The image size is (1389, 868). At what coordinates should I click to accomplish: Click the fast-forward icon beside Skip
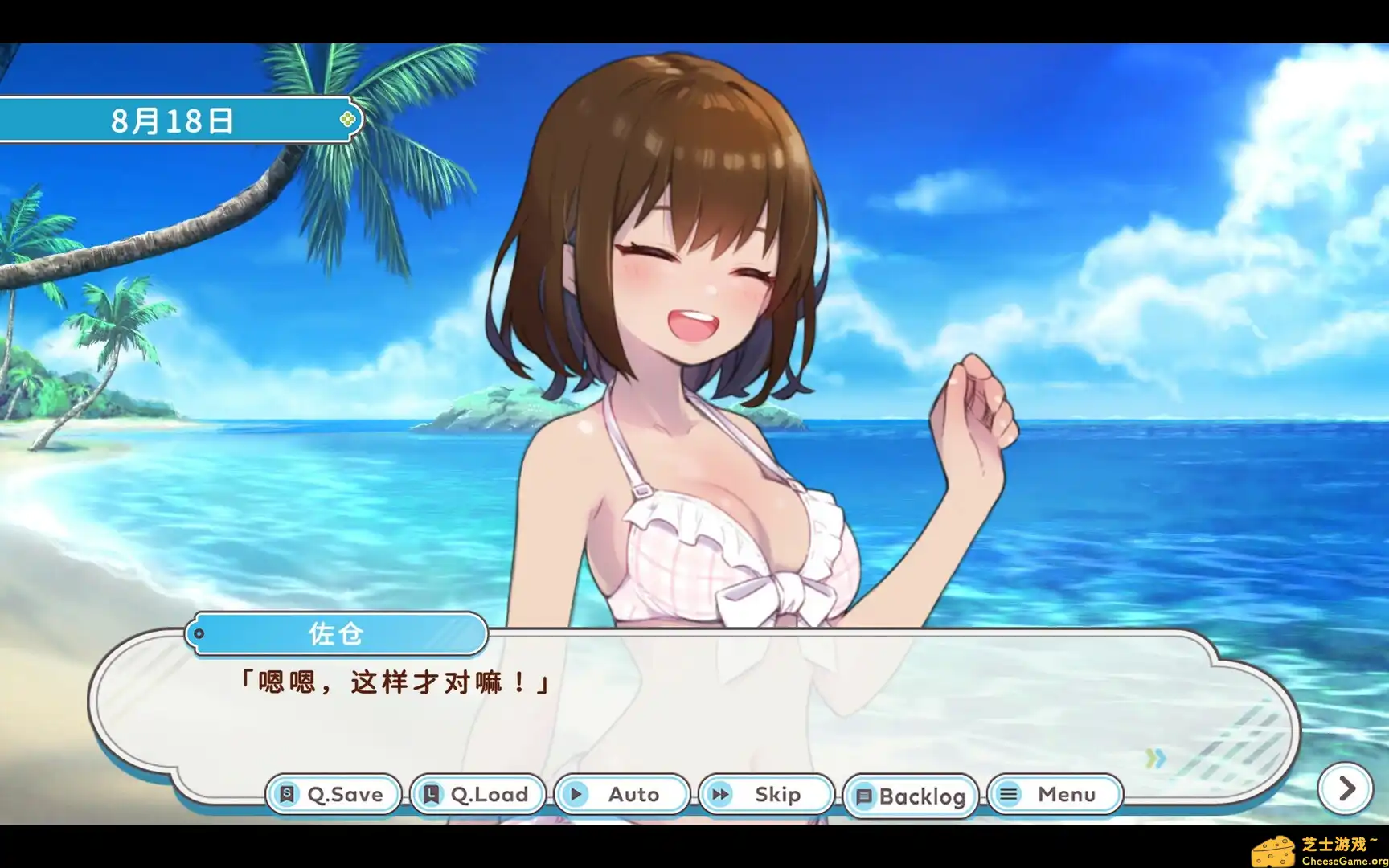tap(722, 794)
